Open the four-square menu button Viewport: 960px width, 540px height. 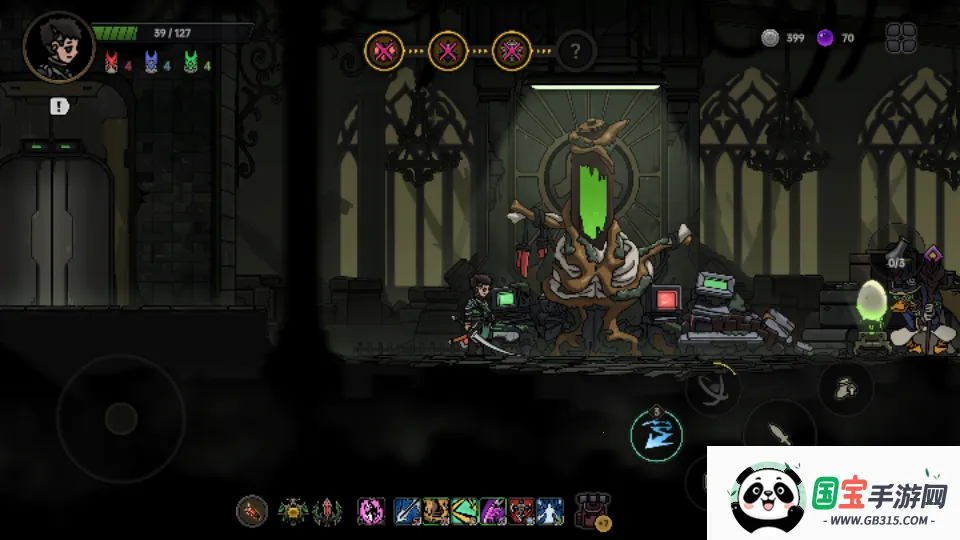click(x=901, y=38)
